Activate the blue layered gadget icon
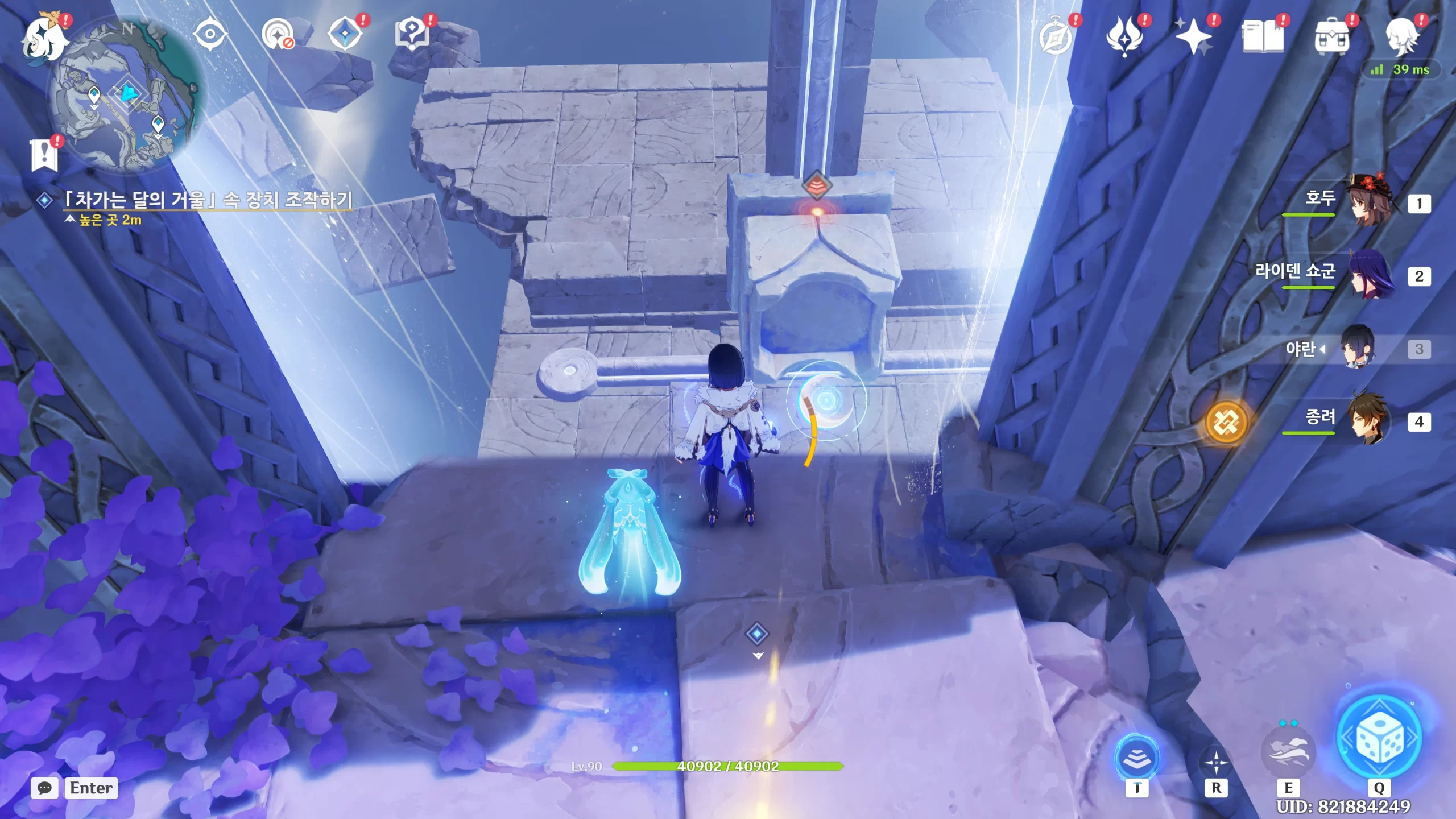Viewport: 1456px width, 819px height. click(1137, 757)
